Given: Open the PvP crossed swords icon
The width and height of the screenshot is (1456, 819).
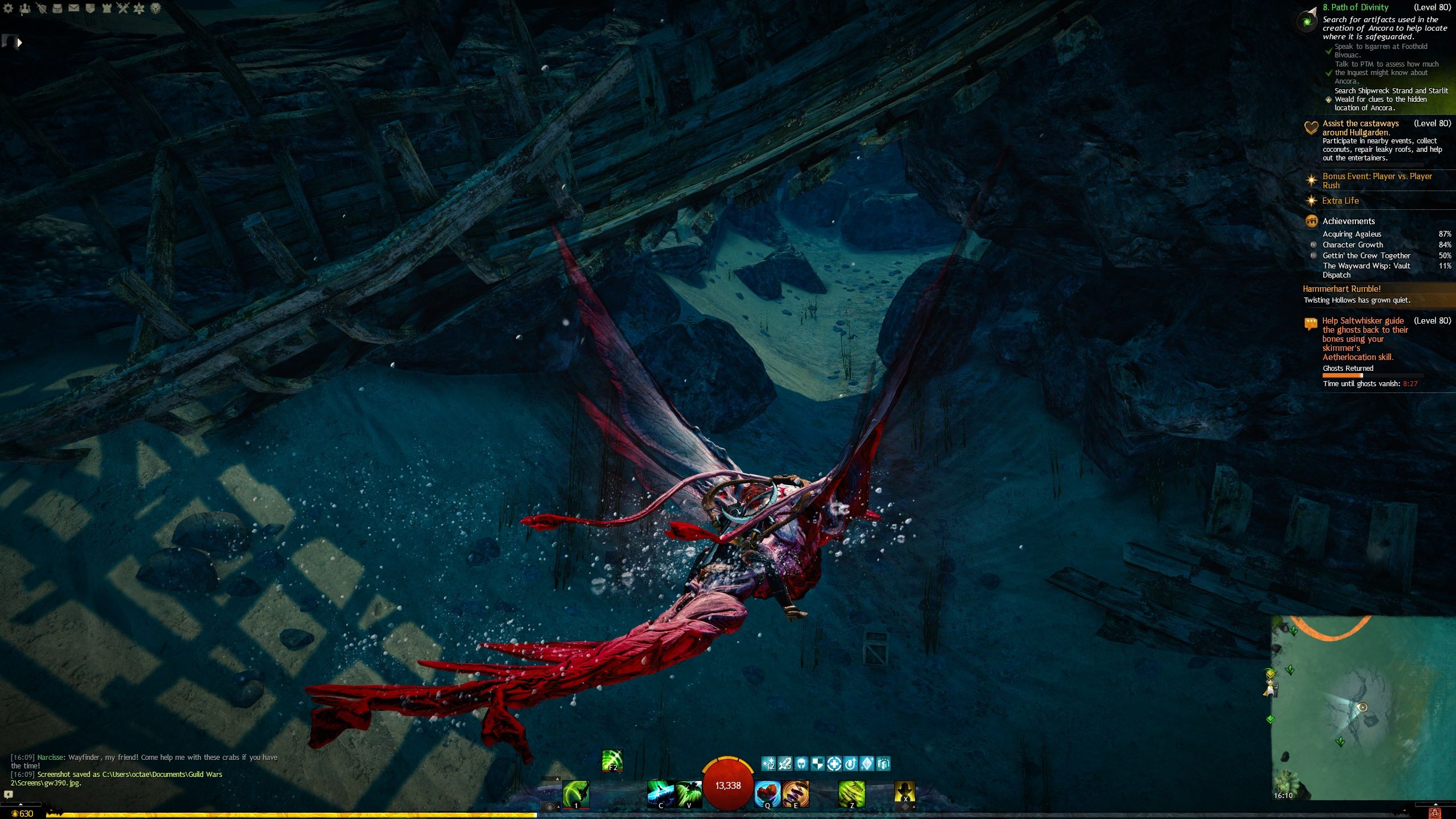Looking at the screenshot, I should (123, 9).
